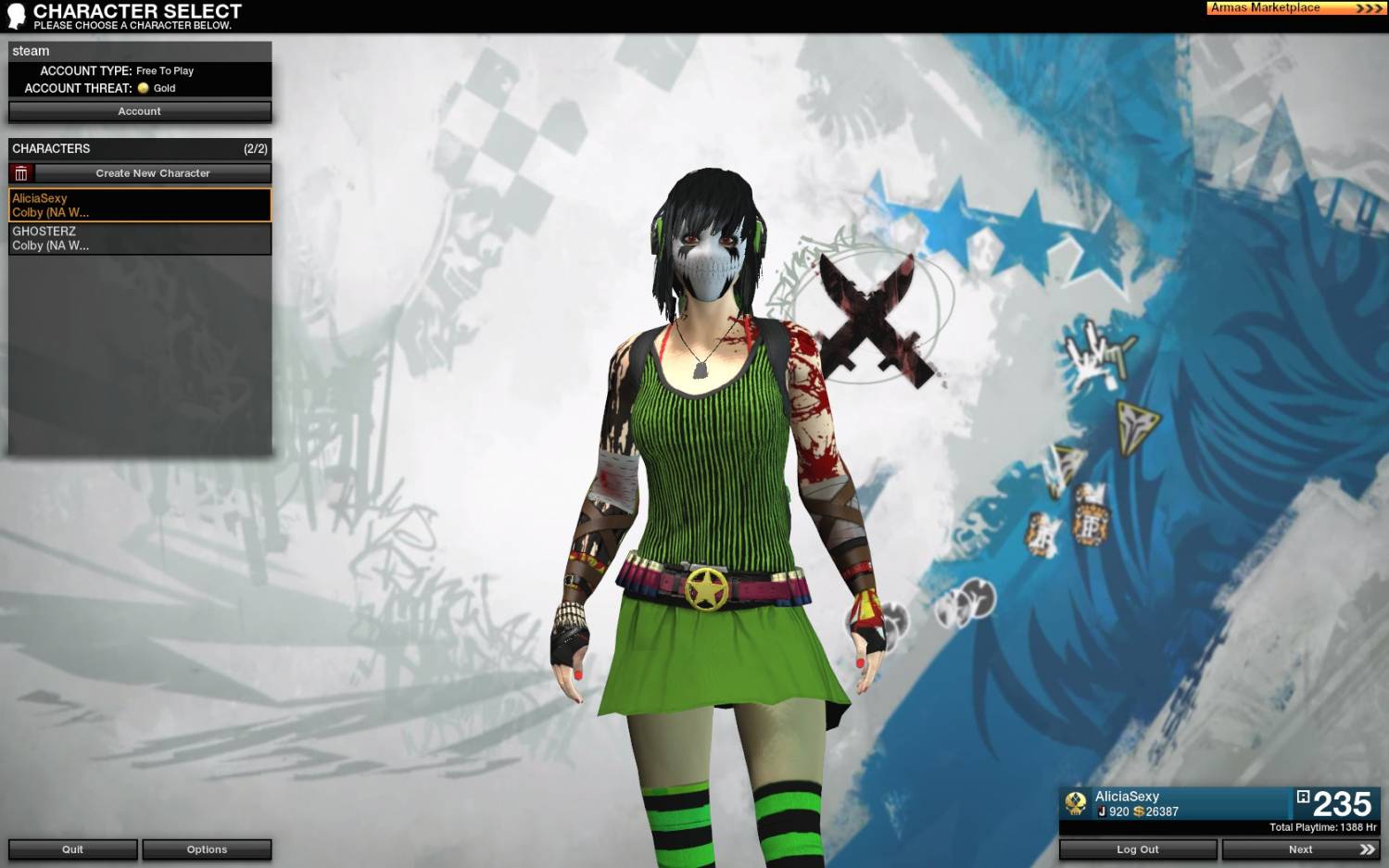Select the AliciaSexy character entry
The width and height of the screenshot is (1389, 868).
coord(140,205)
